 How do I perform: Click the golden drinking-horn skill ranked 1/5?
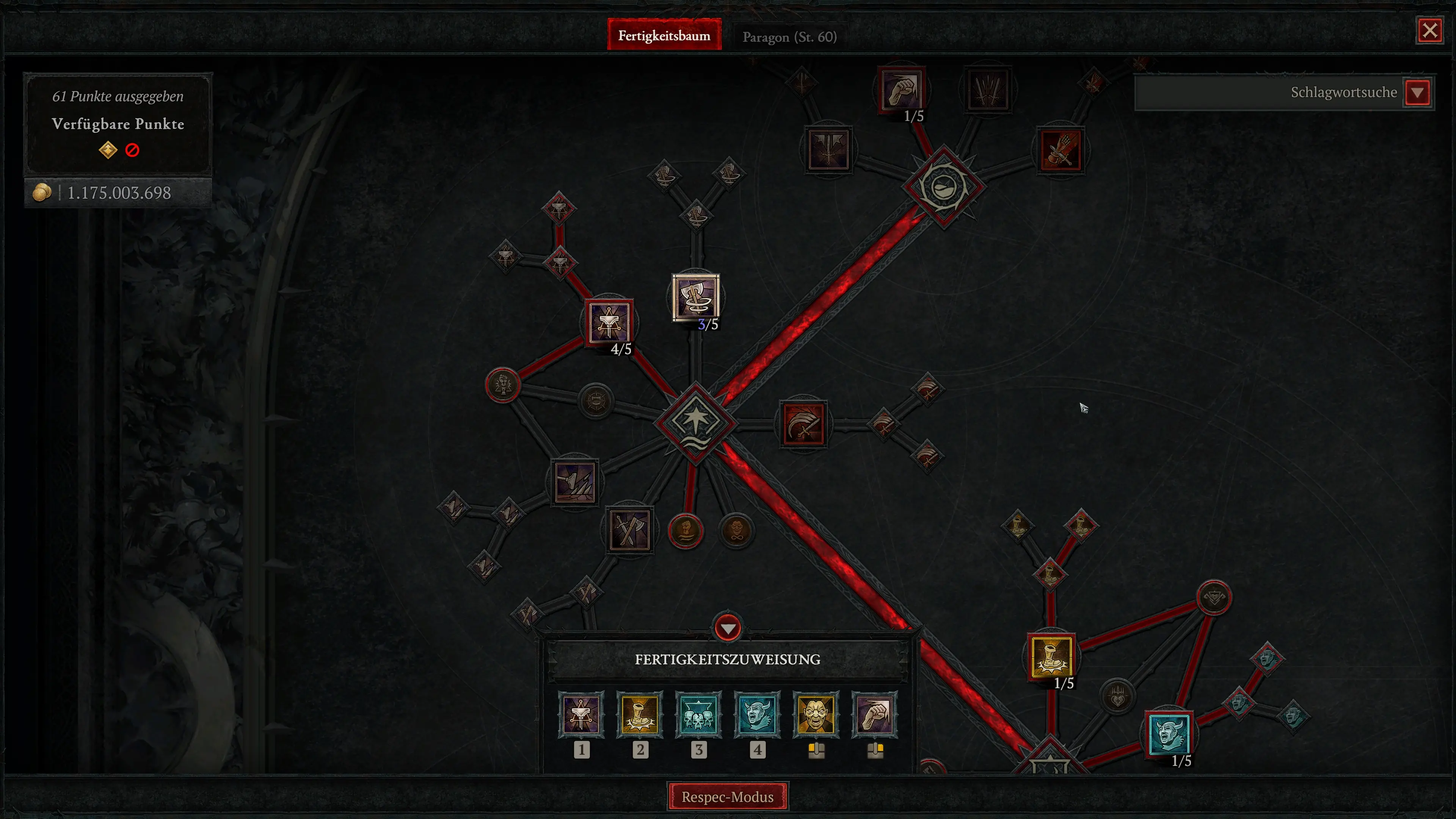[x=1052, y=657]
